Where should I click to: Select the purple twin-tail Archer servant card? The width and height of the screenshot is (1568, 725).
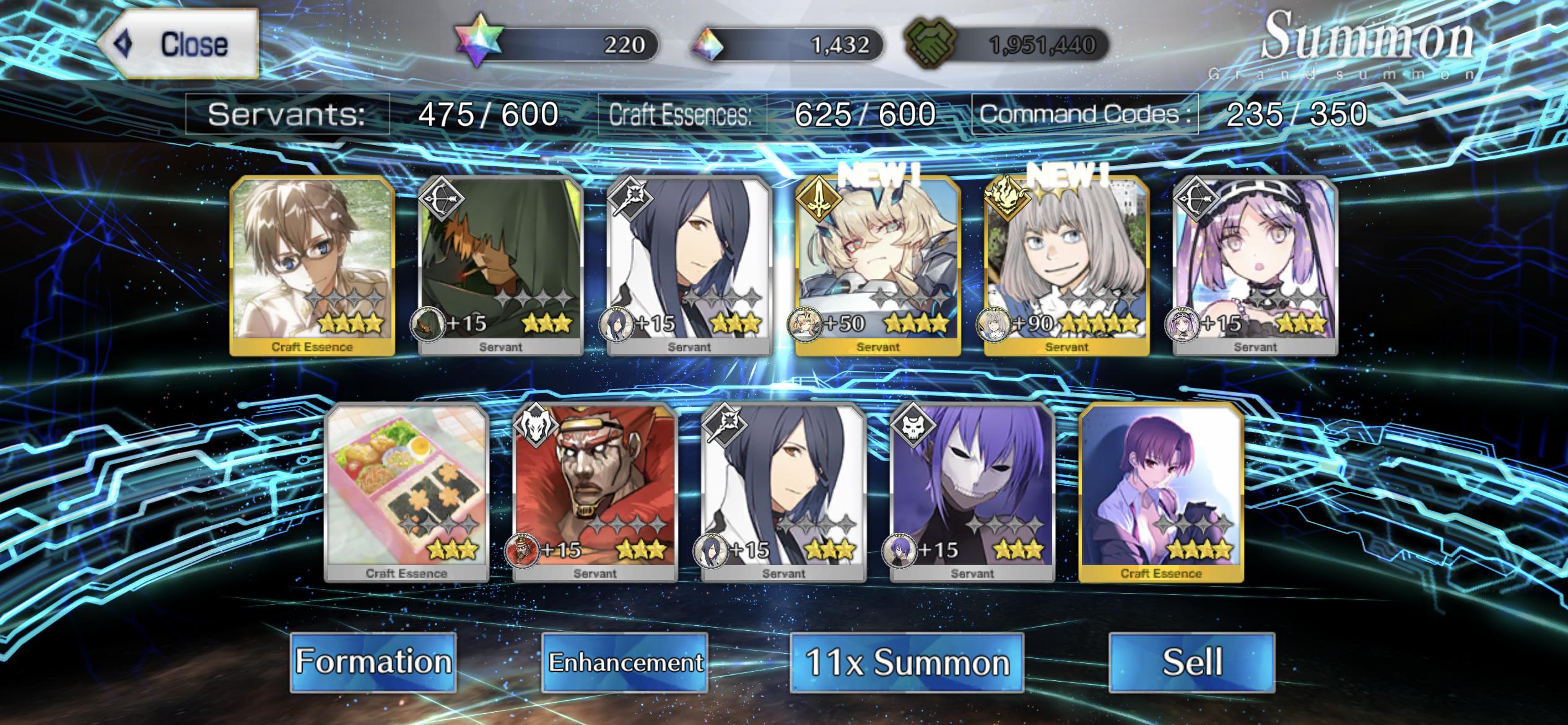coord(1255,266)
